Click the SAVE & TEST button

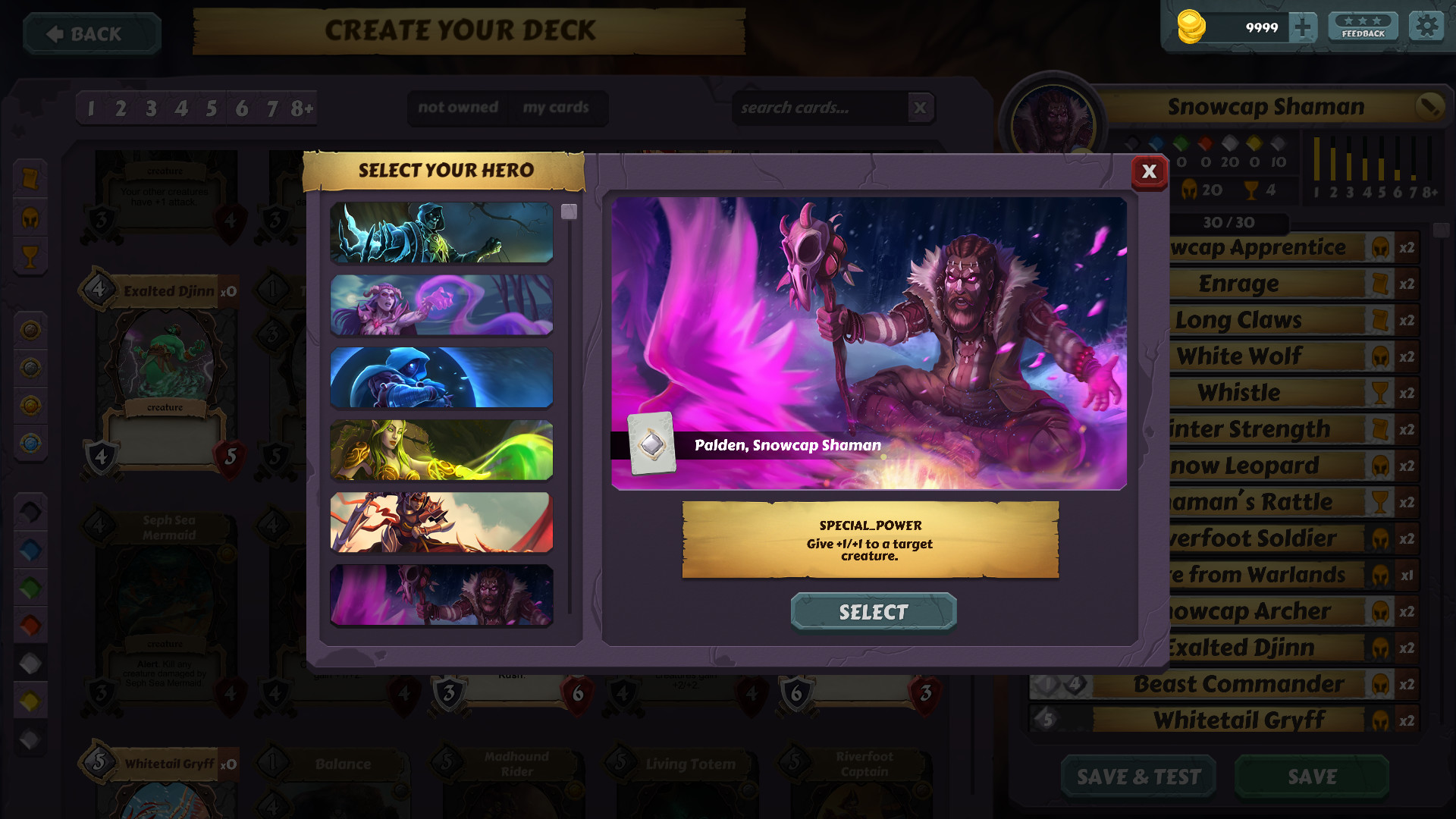pos(1137,777)
